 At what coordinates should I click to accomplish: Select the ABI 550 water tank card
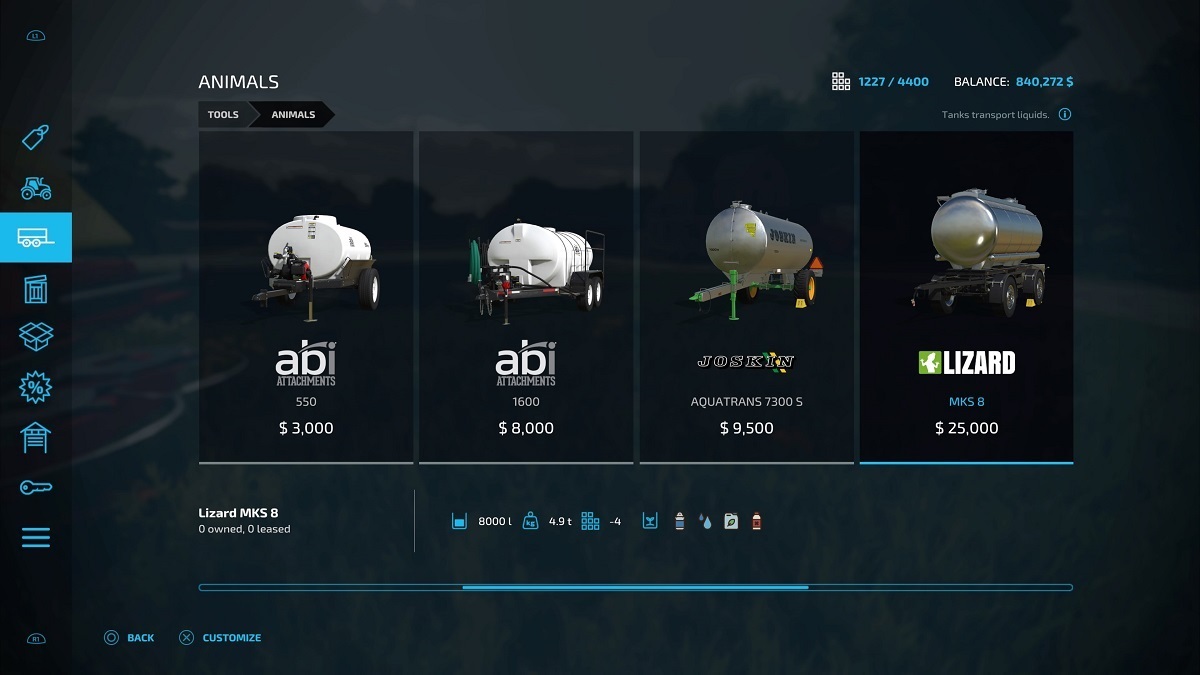(306, 297)
